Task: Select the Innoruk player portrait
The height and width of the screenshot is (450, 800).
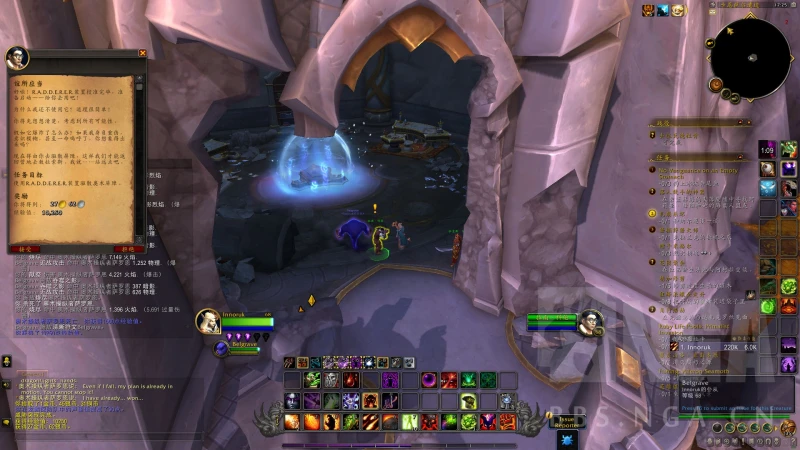Action: (x=207, y=320)
